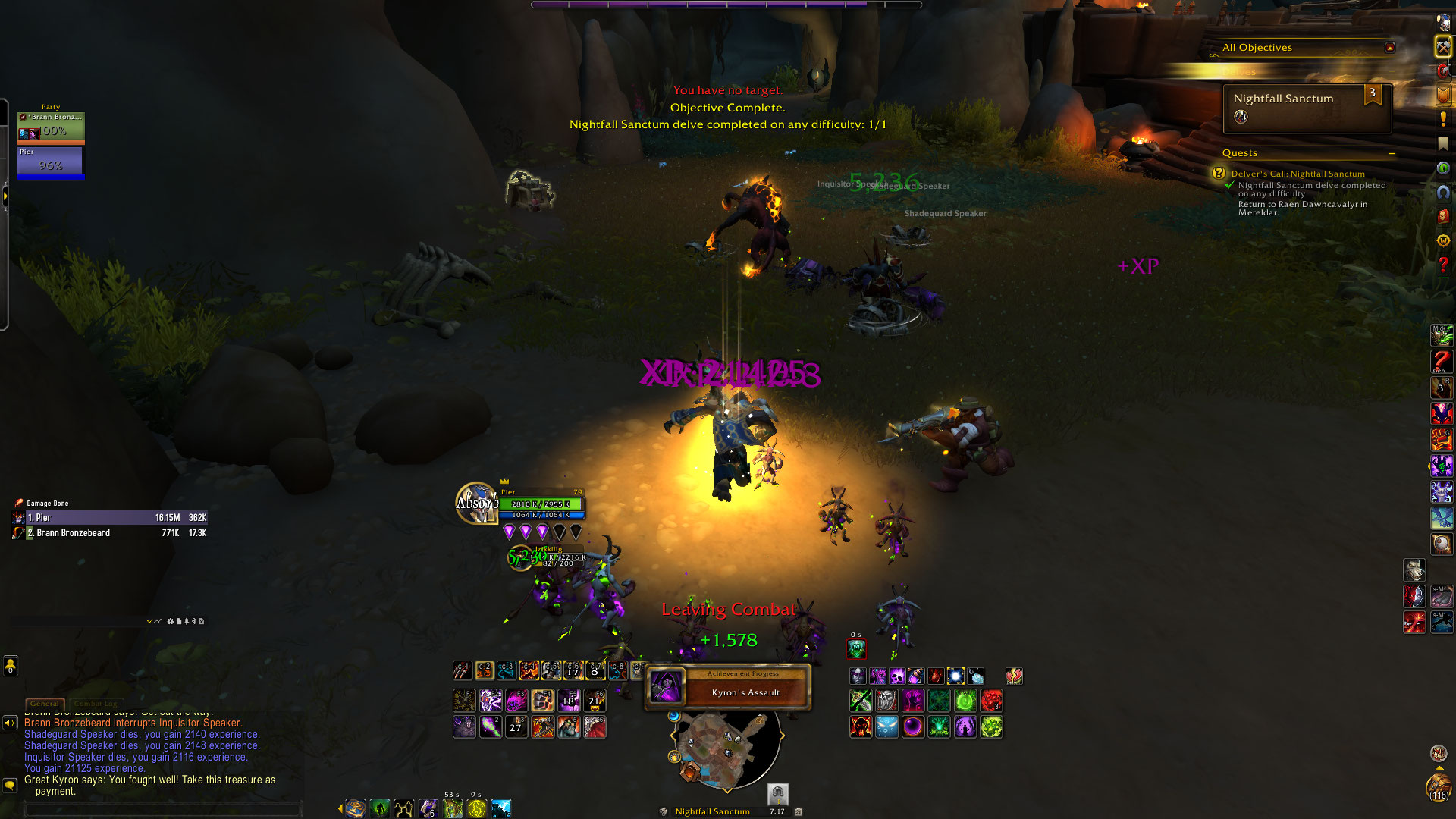
Task: Open the circular minimap
Action: click(x=726, y=747)
